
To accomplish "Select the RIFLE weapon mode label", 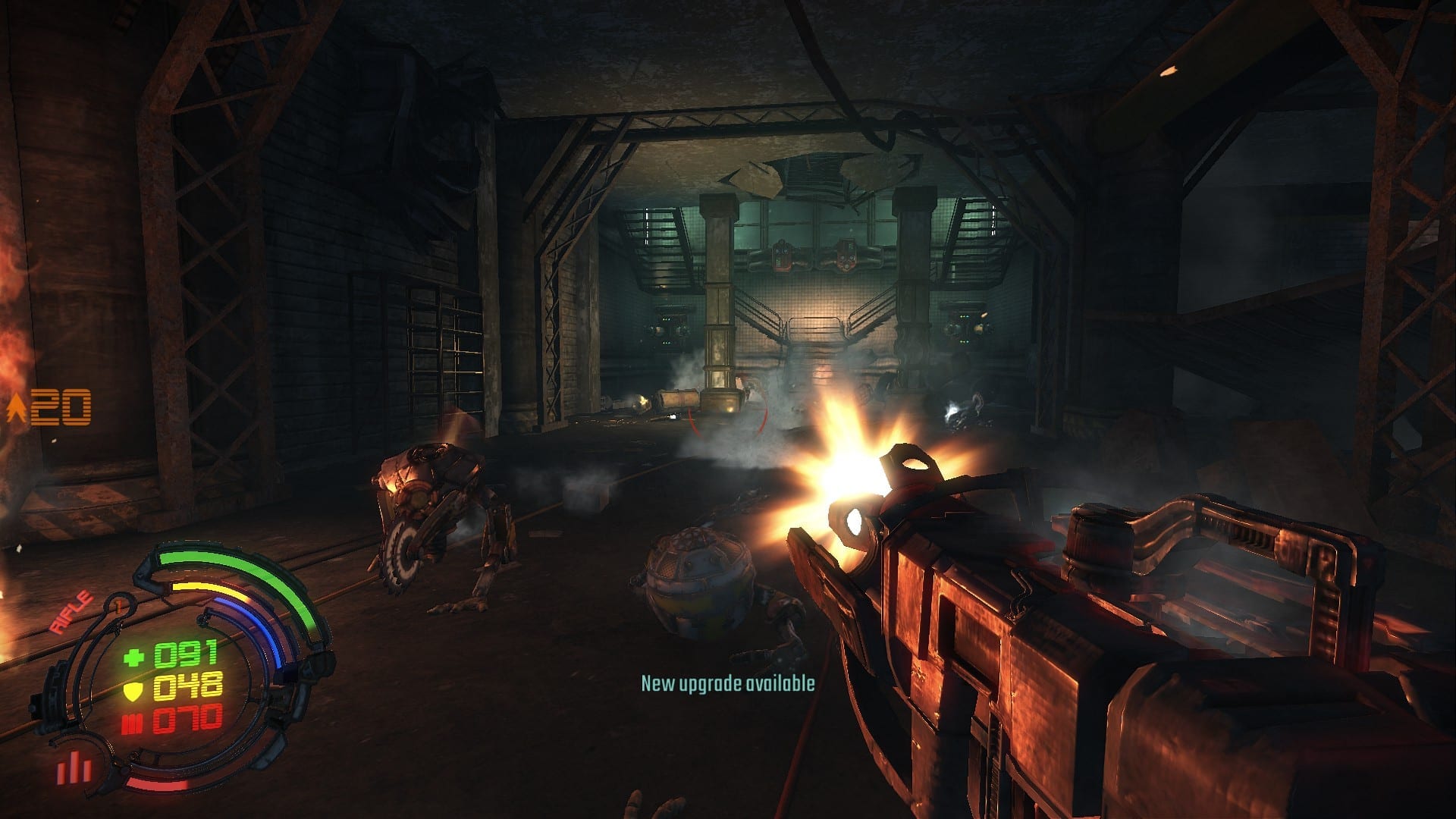I will [x=71, y=611].
